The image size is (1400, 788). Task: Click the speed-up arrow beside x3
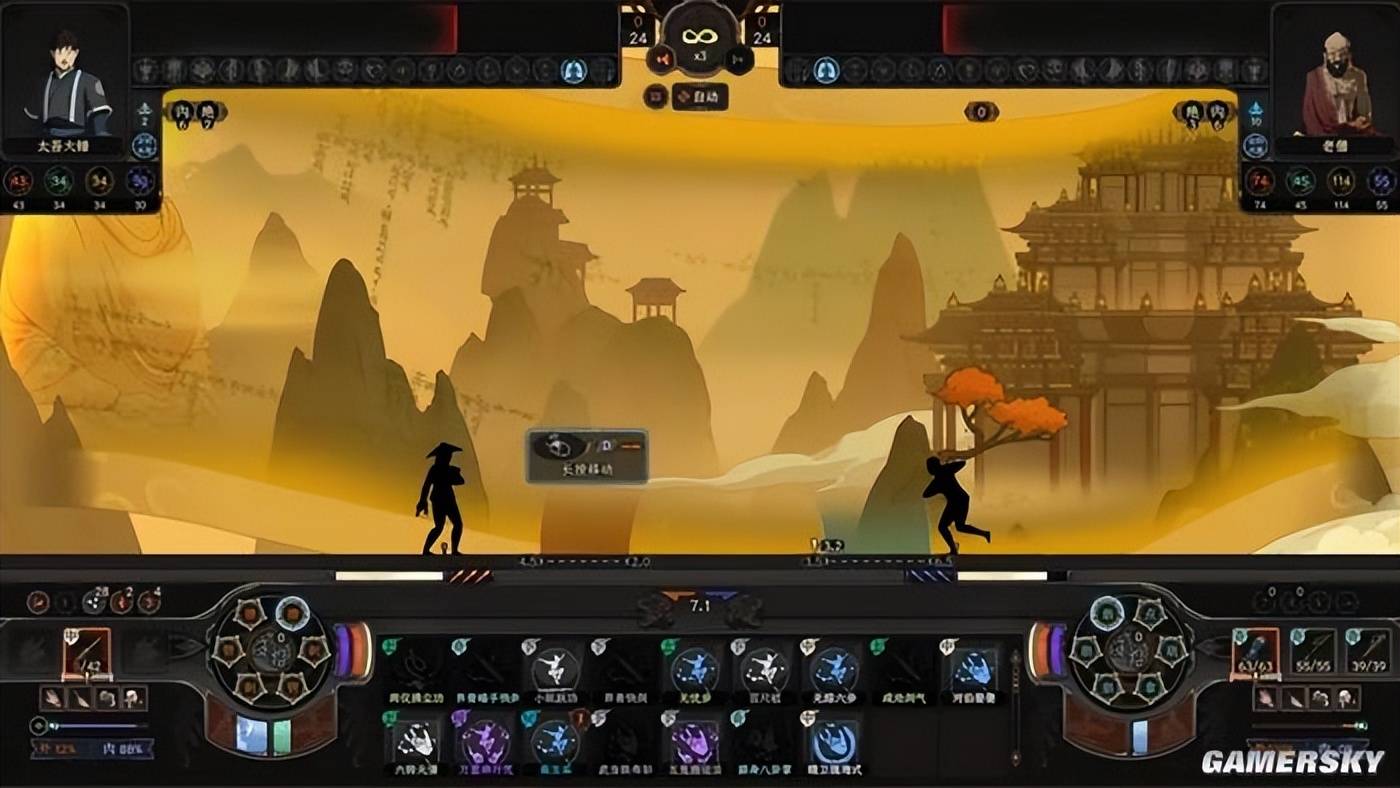(737, 59)
